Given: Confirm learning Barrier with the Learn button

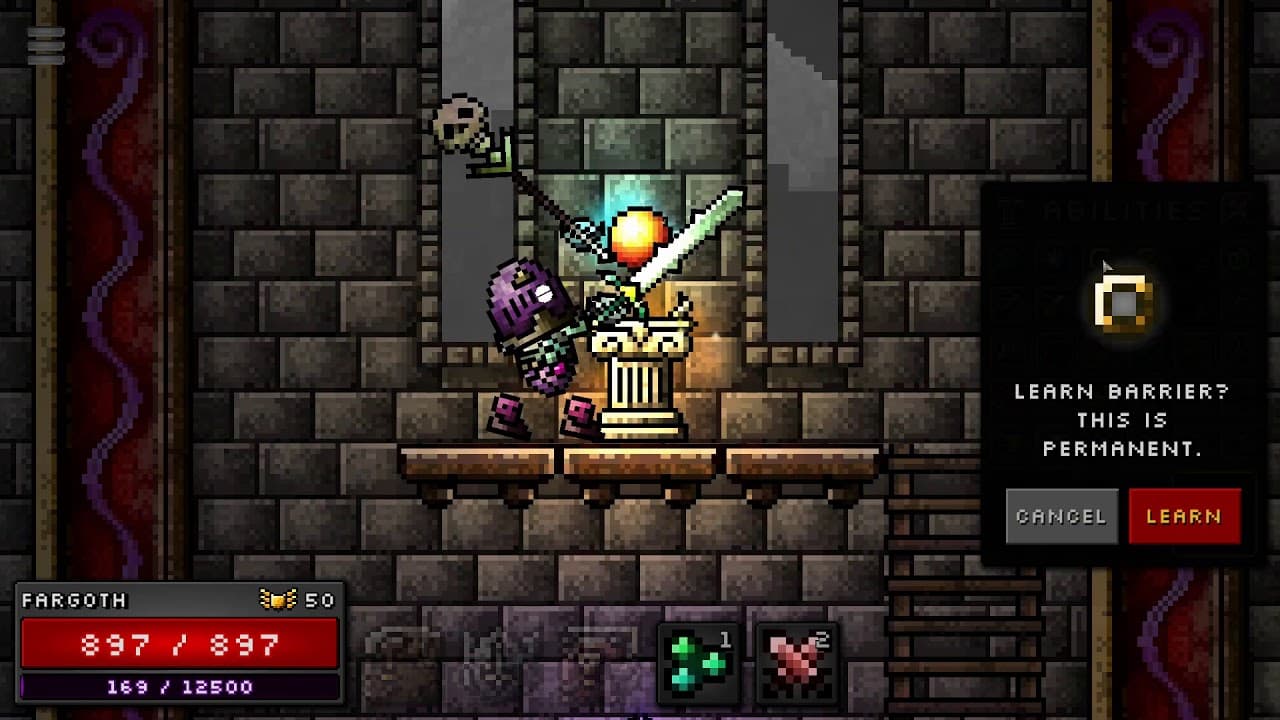Looking at the screenshot, I should pyautogui.click(x=1184, y=516).
